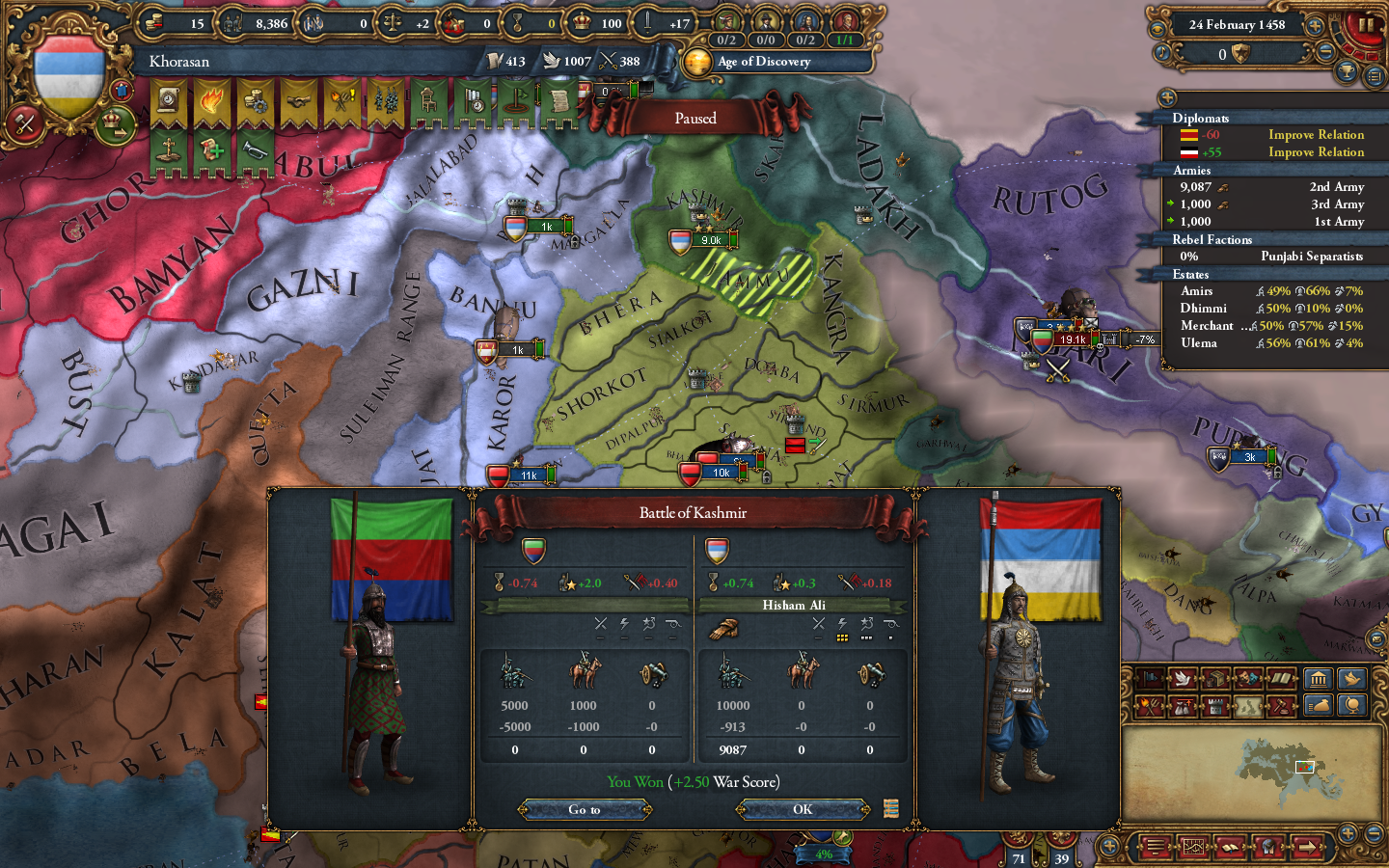Screen dimensions: 1389x868
Task: Select the trade mapmode crate icon
Action: point(1216,679)
